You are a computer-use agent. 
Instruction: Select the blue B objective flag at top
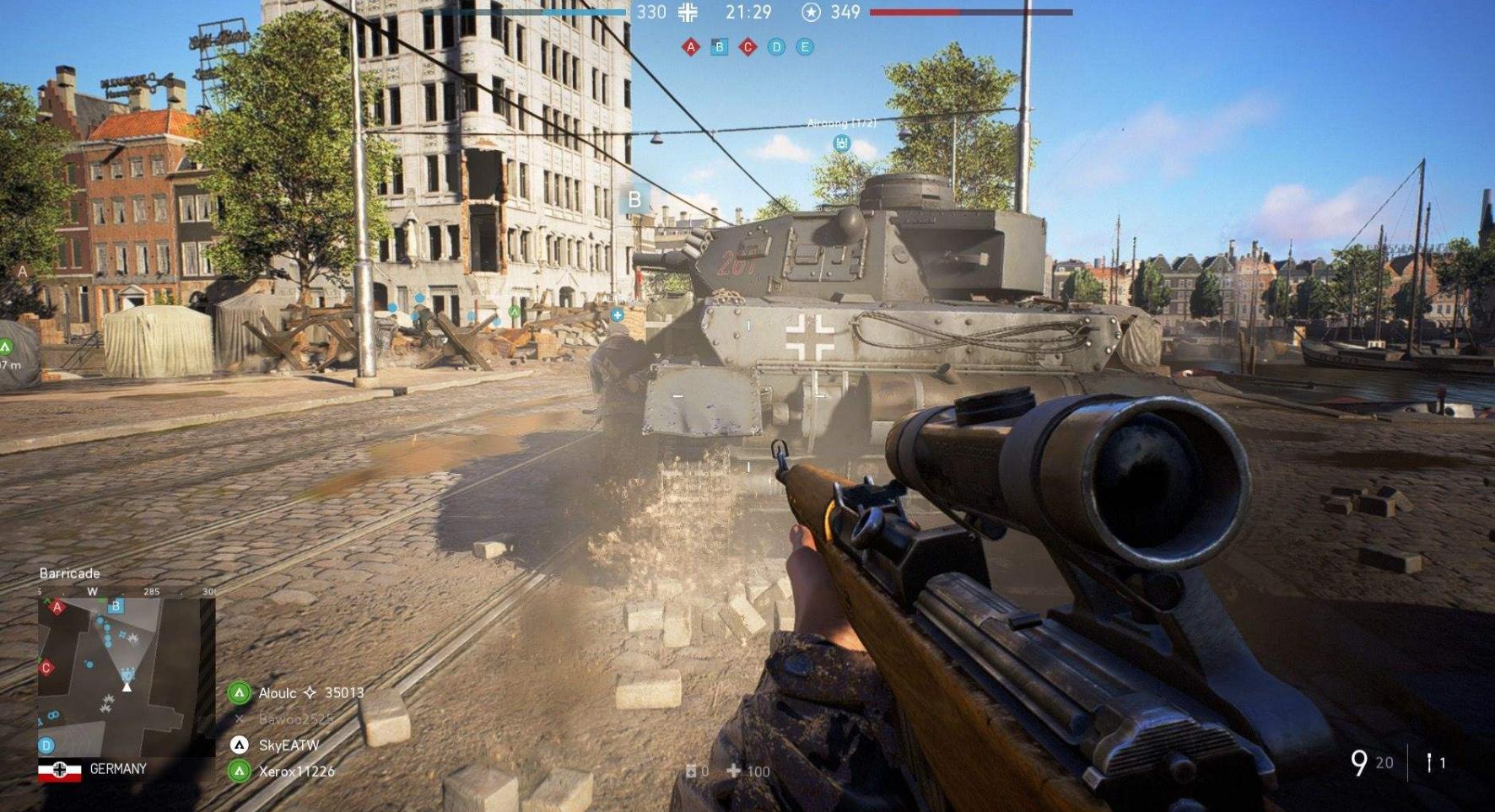[x=720, y=47]
